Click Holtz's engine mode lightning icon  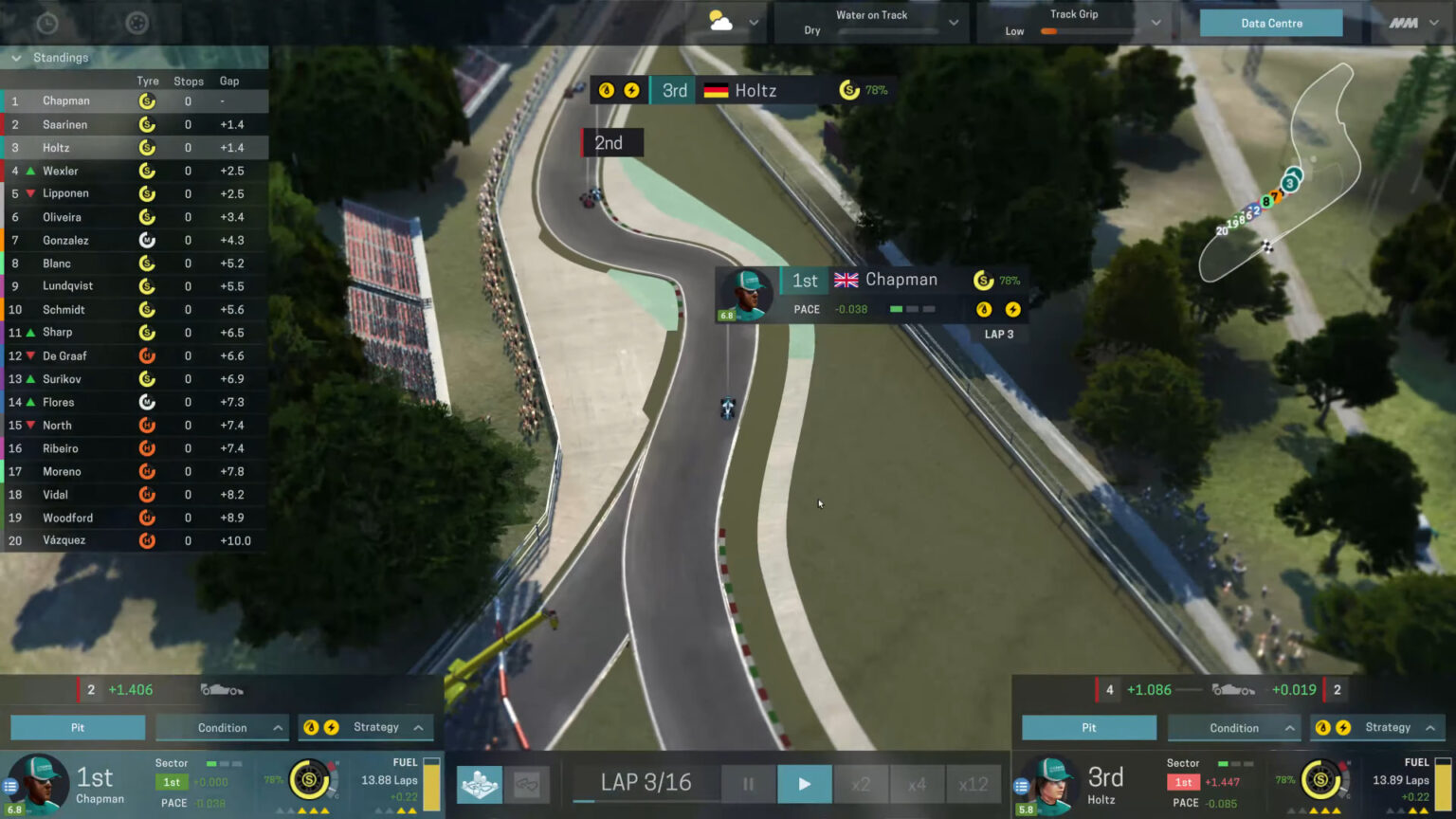click(1344, 728)
